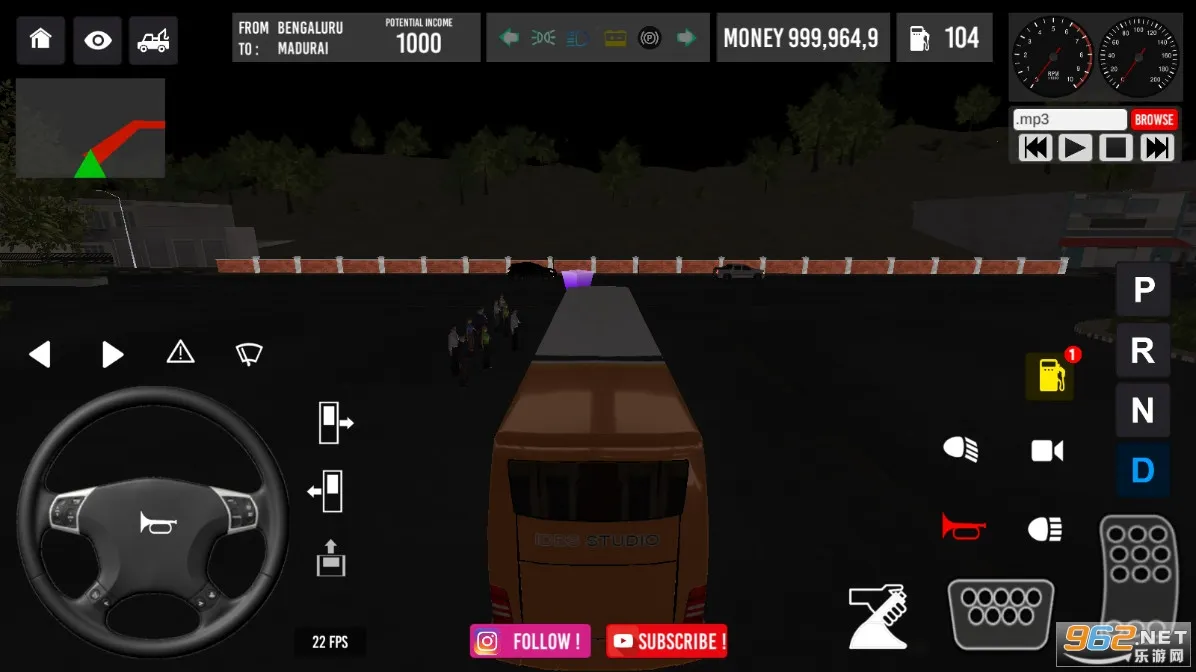Viewport: 1196px width, 672px height.
Task: Engage the D drive gear
Action: (x=1143, y=470)
